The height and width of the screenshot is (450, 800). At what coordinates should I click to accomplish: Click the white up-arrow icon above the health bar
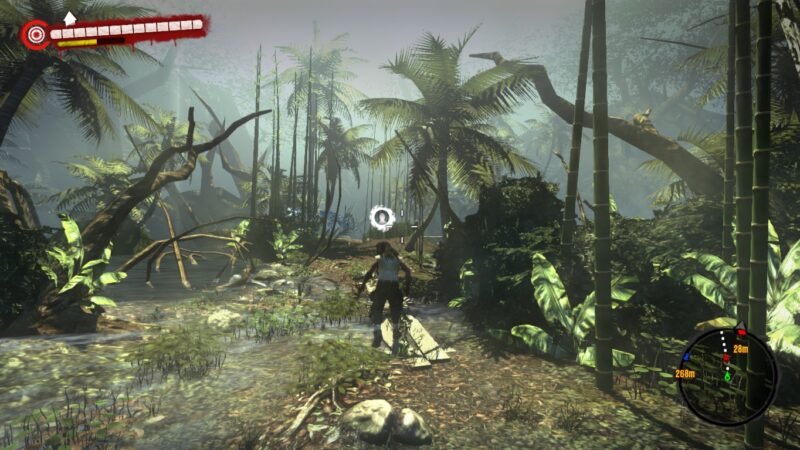(69, 17)
